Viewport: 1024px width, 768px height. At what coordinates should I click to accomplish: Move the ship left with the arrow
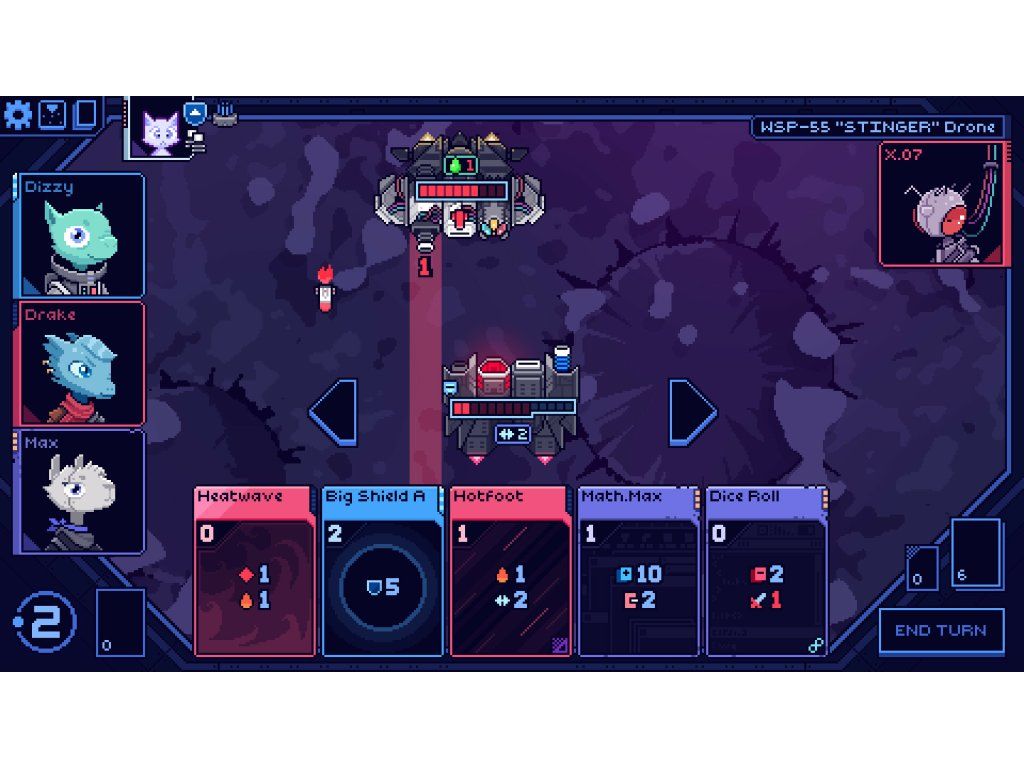334,411
